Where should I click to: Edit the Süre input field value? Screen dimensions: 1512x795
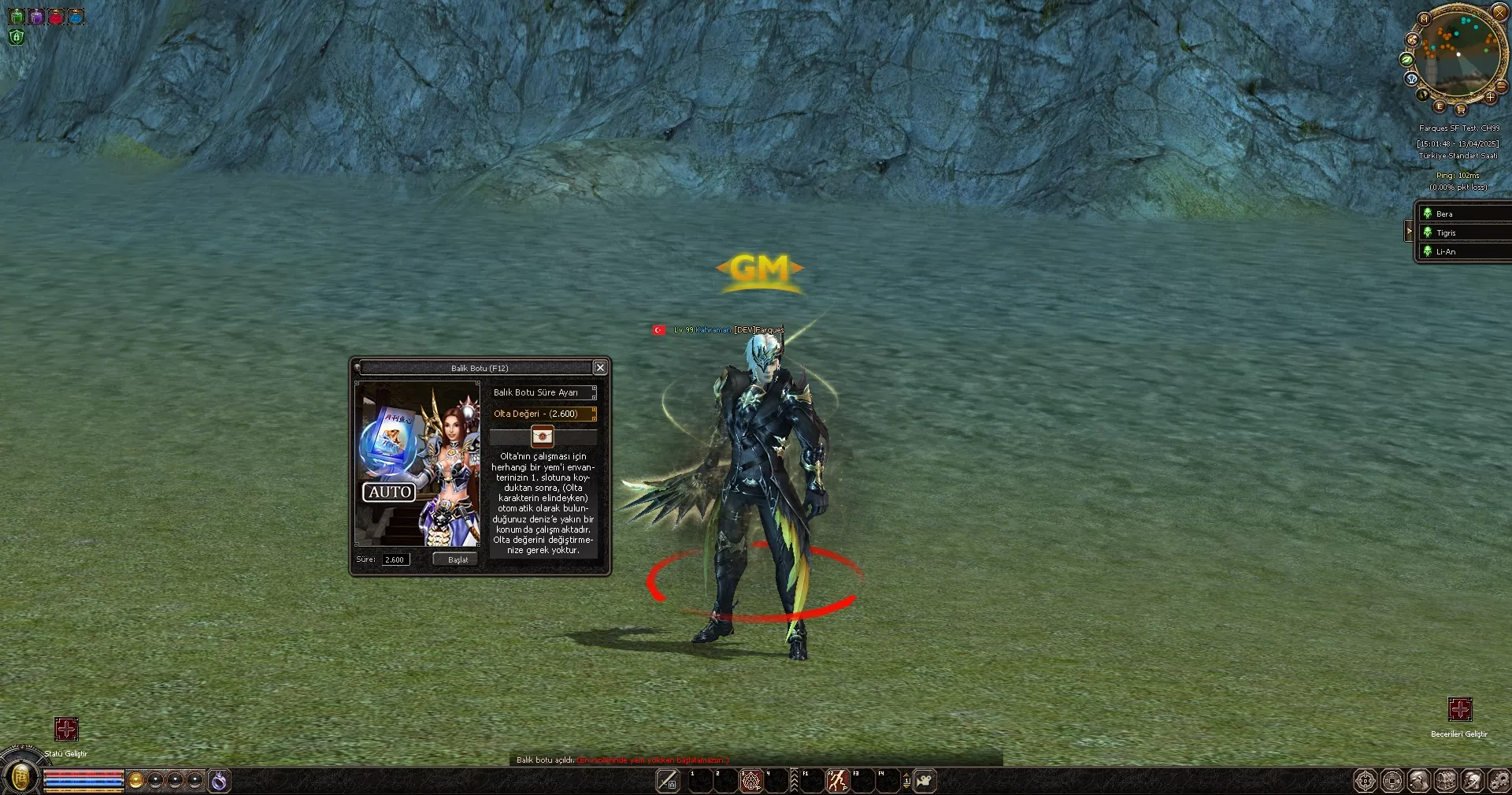tap(395, 559)
